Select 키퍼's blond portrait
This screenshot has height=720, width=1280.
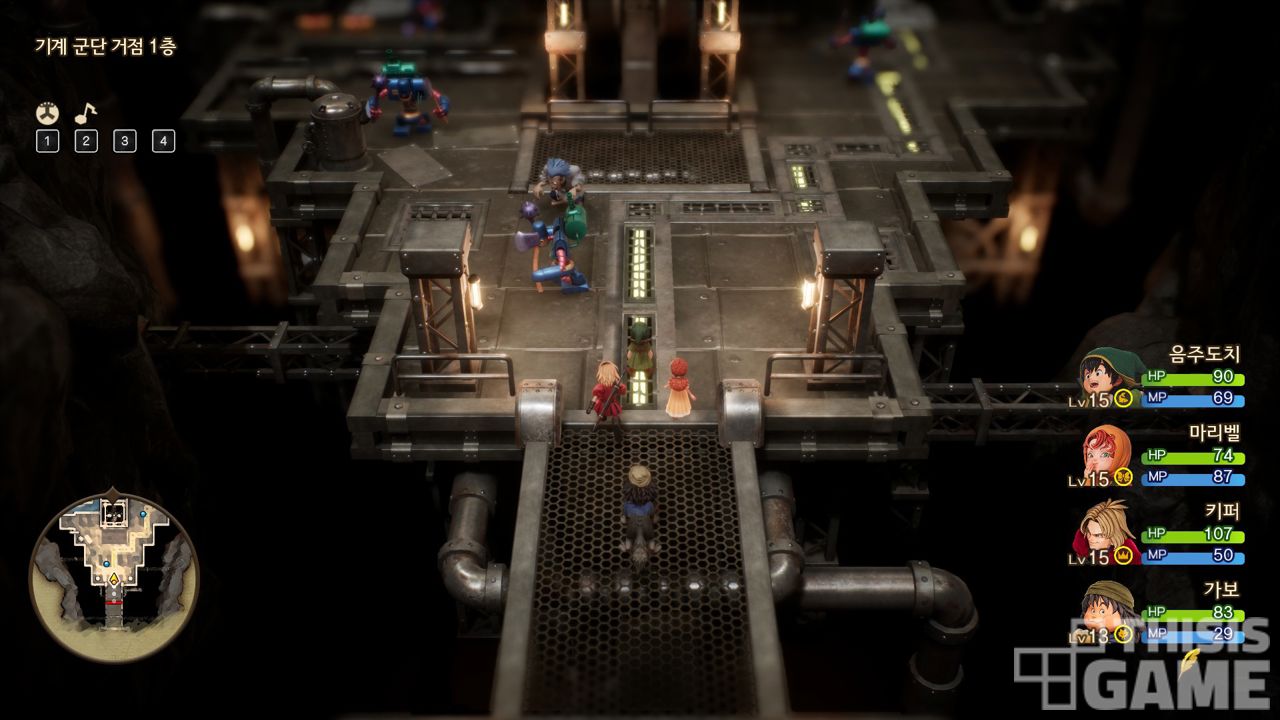coord(1107,532)
